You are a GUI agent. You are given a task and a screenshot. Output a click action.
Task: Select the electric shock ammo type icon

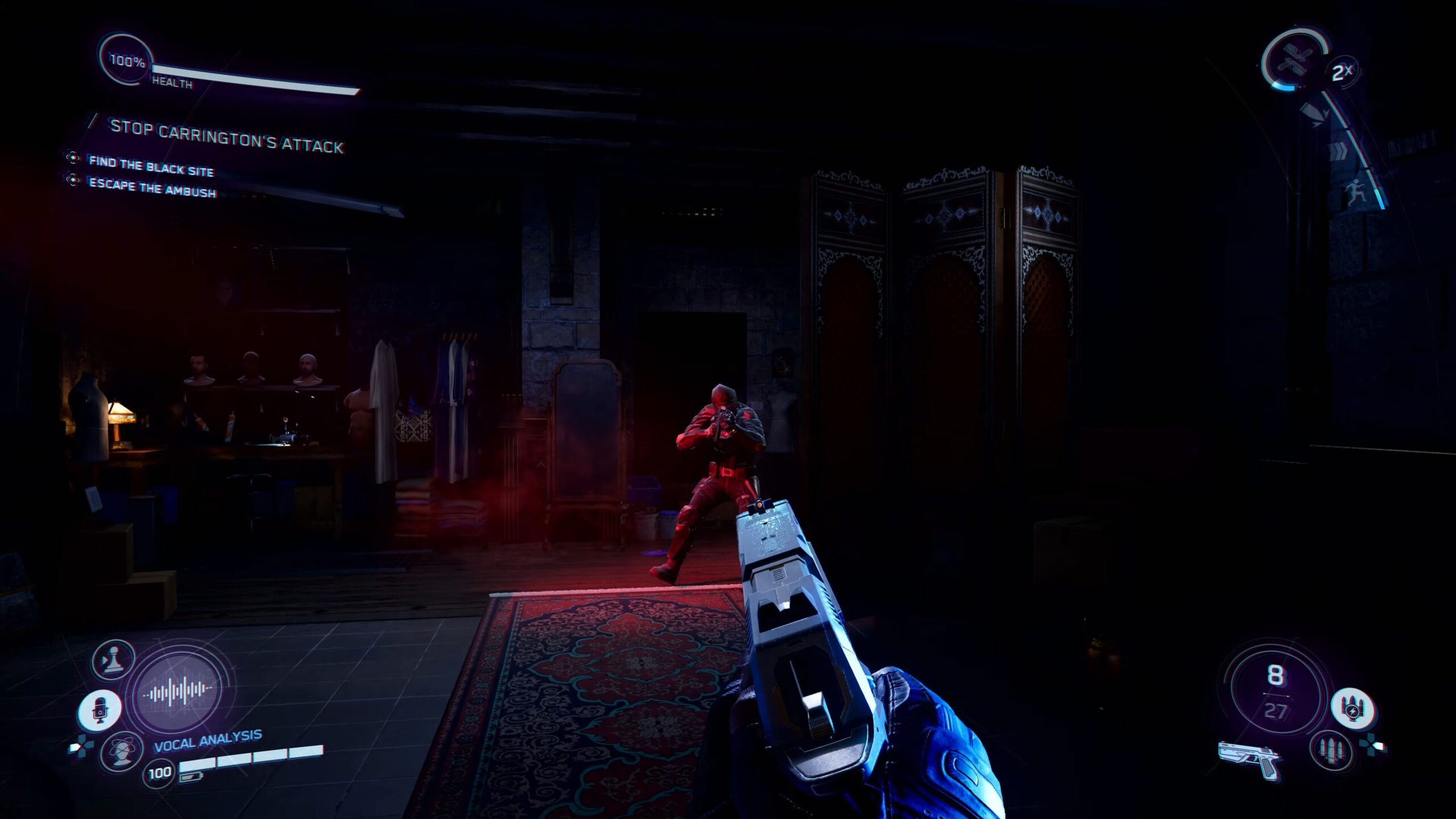click(x=1353, y=709)
